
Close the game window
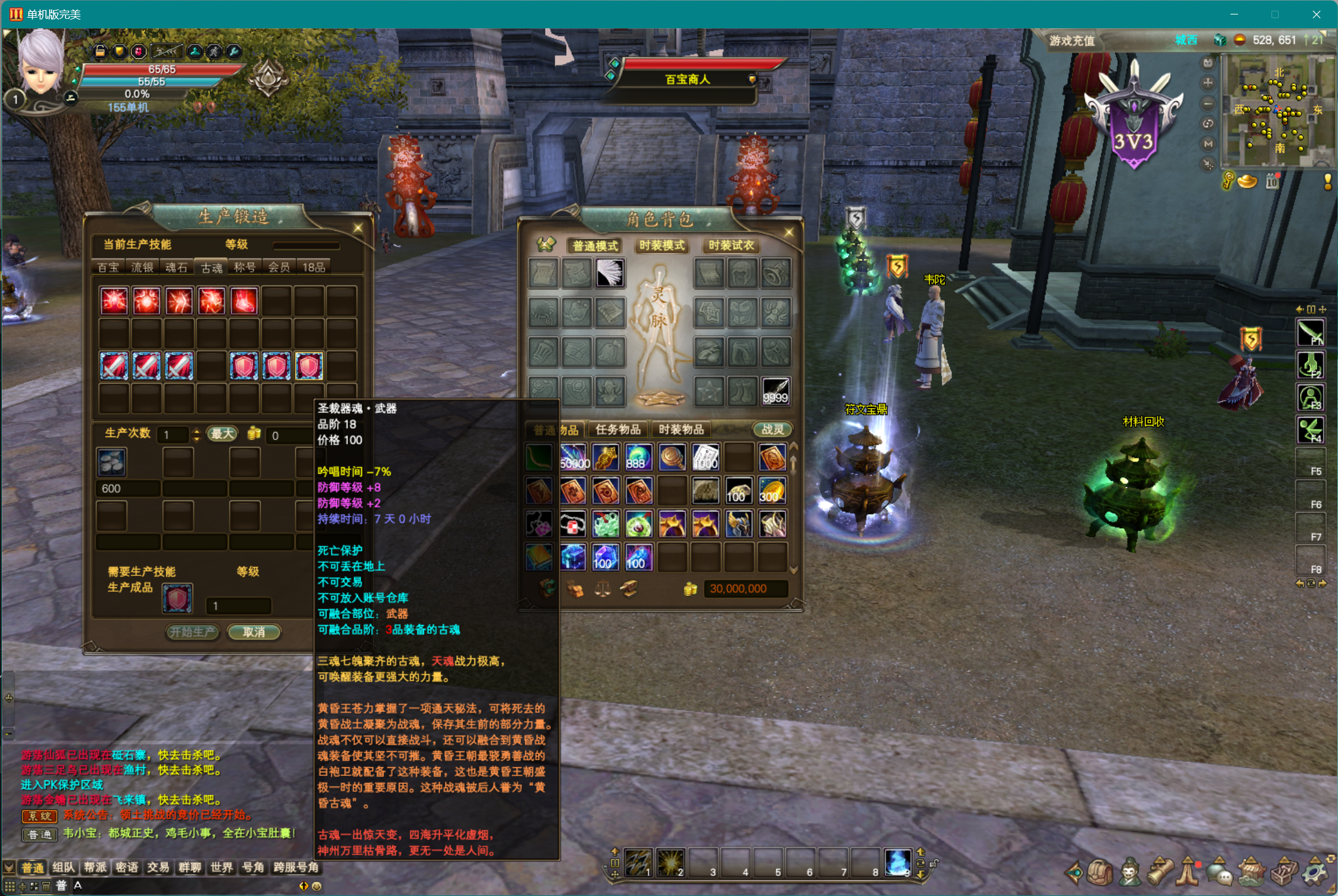[x=1316, y=14]
